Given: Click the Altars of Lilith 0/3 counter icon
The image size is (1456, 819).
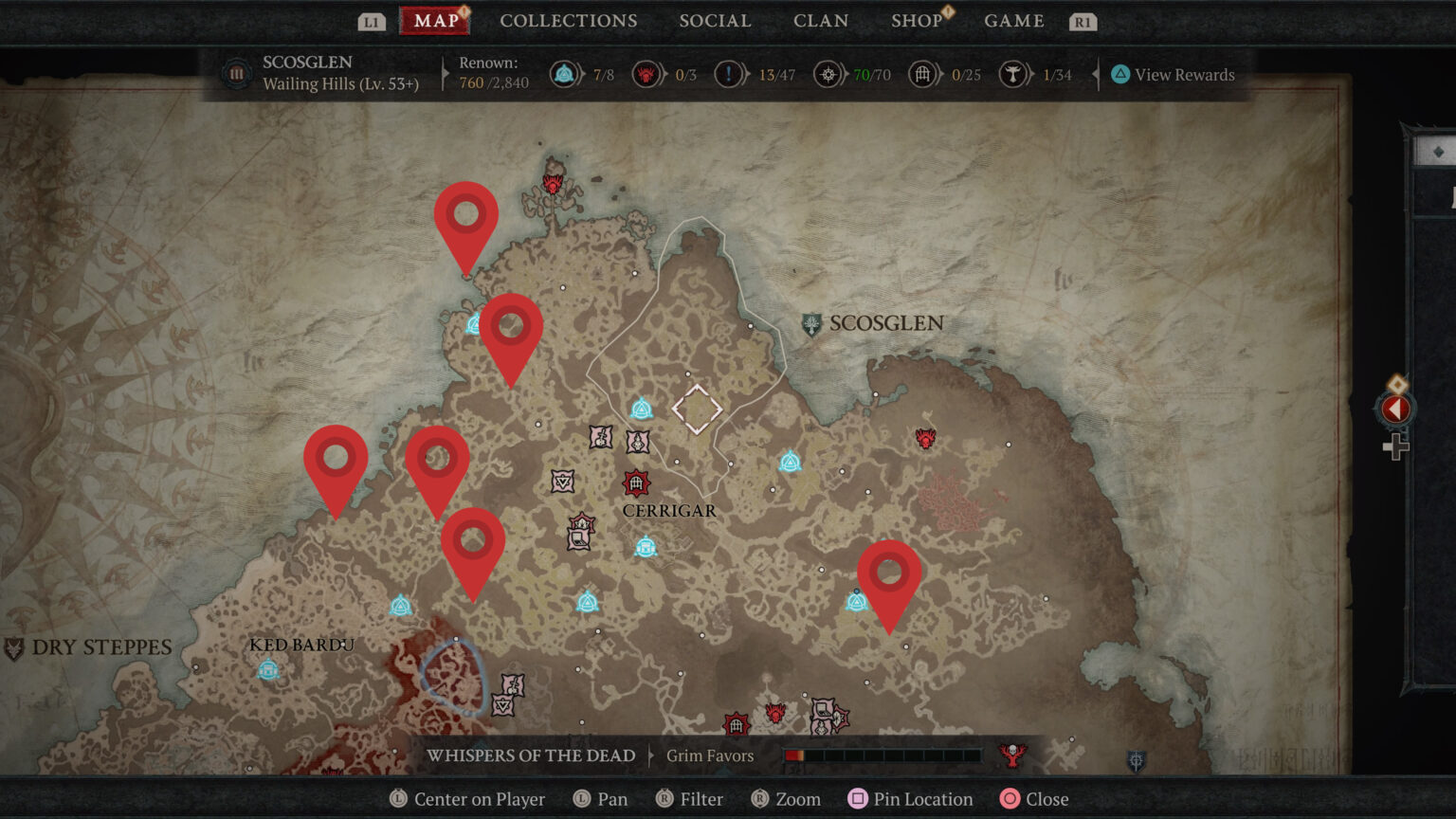Looking at the screenshot, I should click(648, 74).
